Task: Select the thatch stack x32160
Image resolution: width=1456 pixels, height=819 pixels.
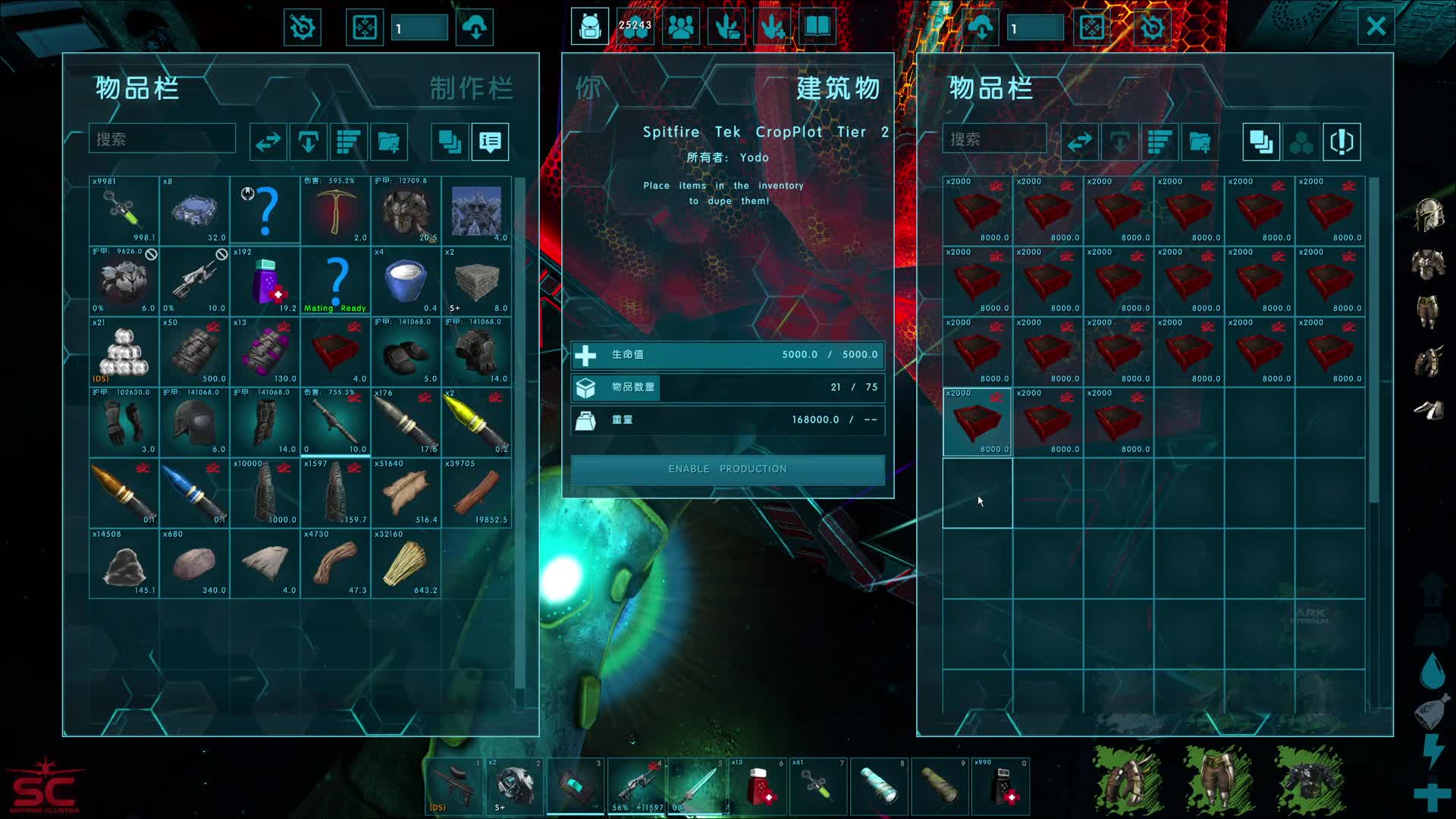Action: click(406, 563)
